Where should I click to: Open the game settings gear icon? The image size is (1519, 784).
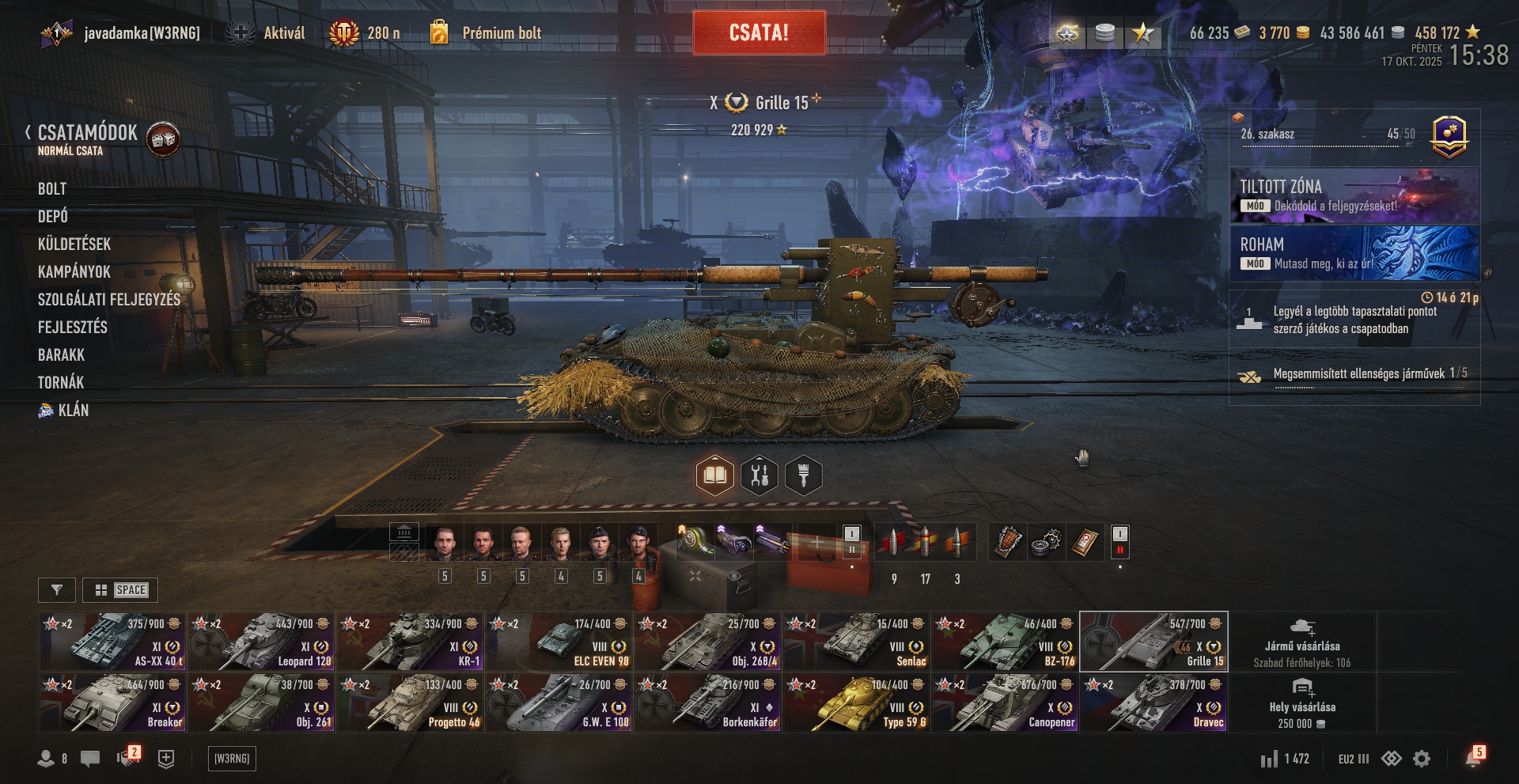coord(1422,759)
